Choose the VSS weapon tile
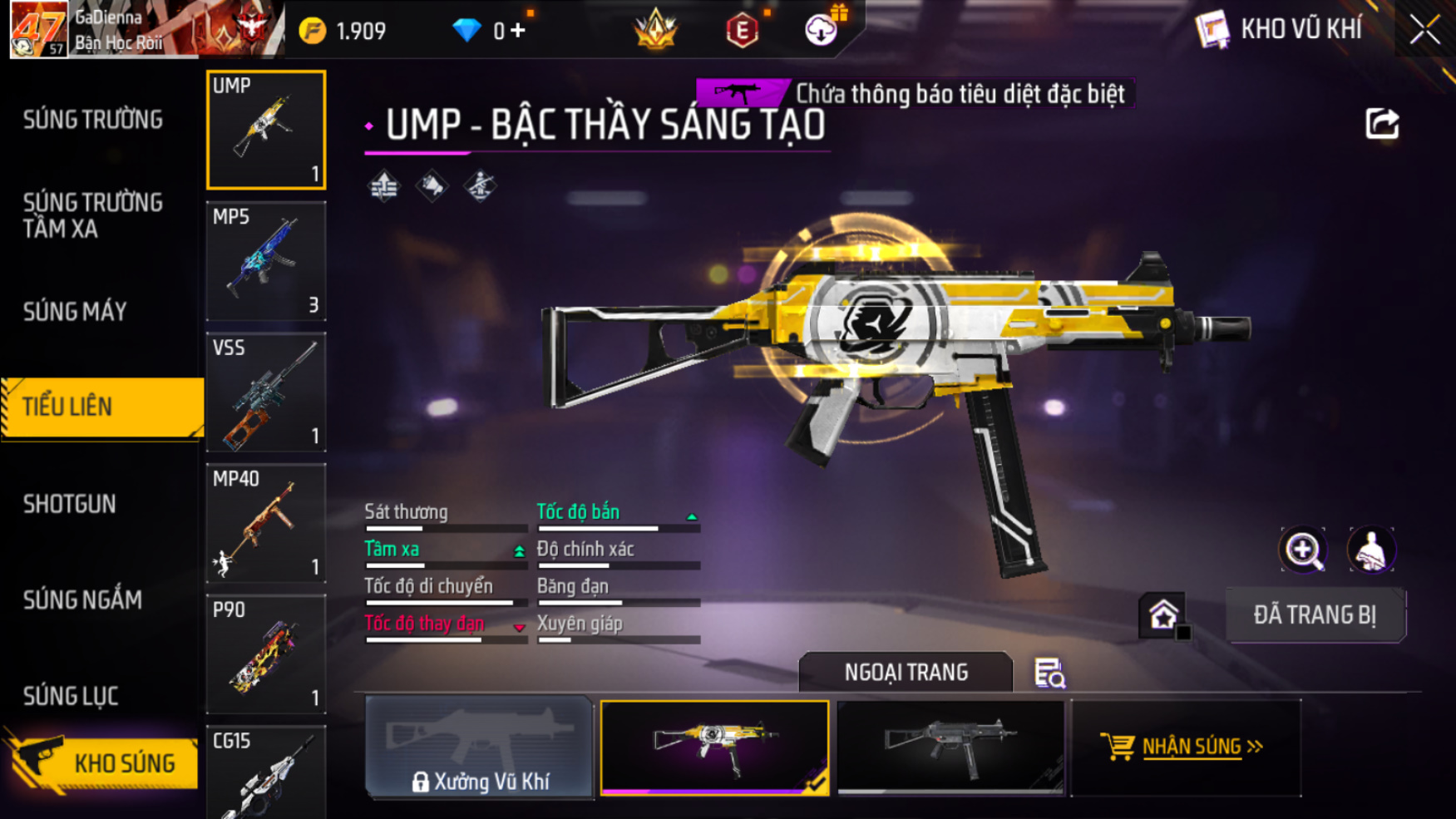 pyautogui.click(x=266, y=392)
